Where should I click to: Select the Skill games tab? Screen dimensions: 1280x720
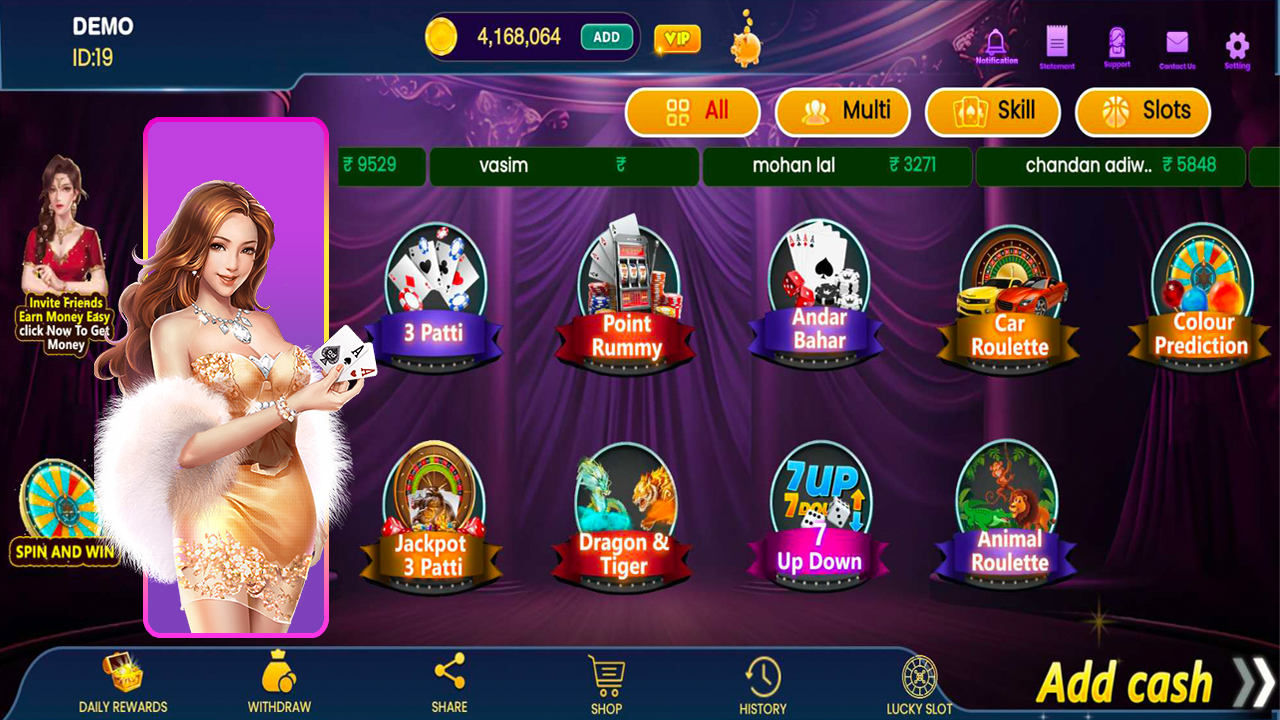tap(993, 112)
